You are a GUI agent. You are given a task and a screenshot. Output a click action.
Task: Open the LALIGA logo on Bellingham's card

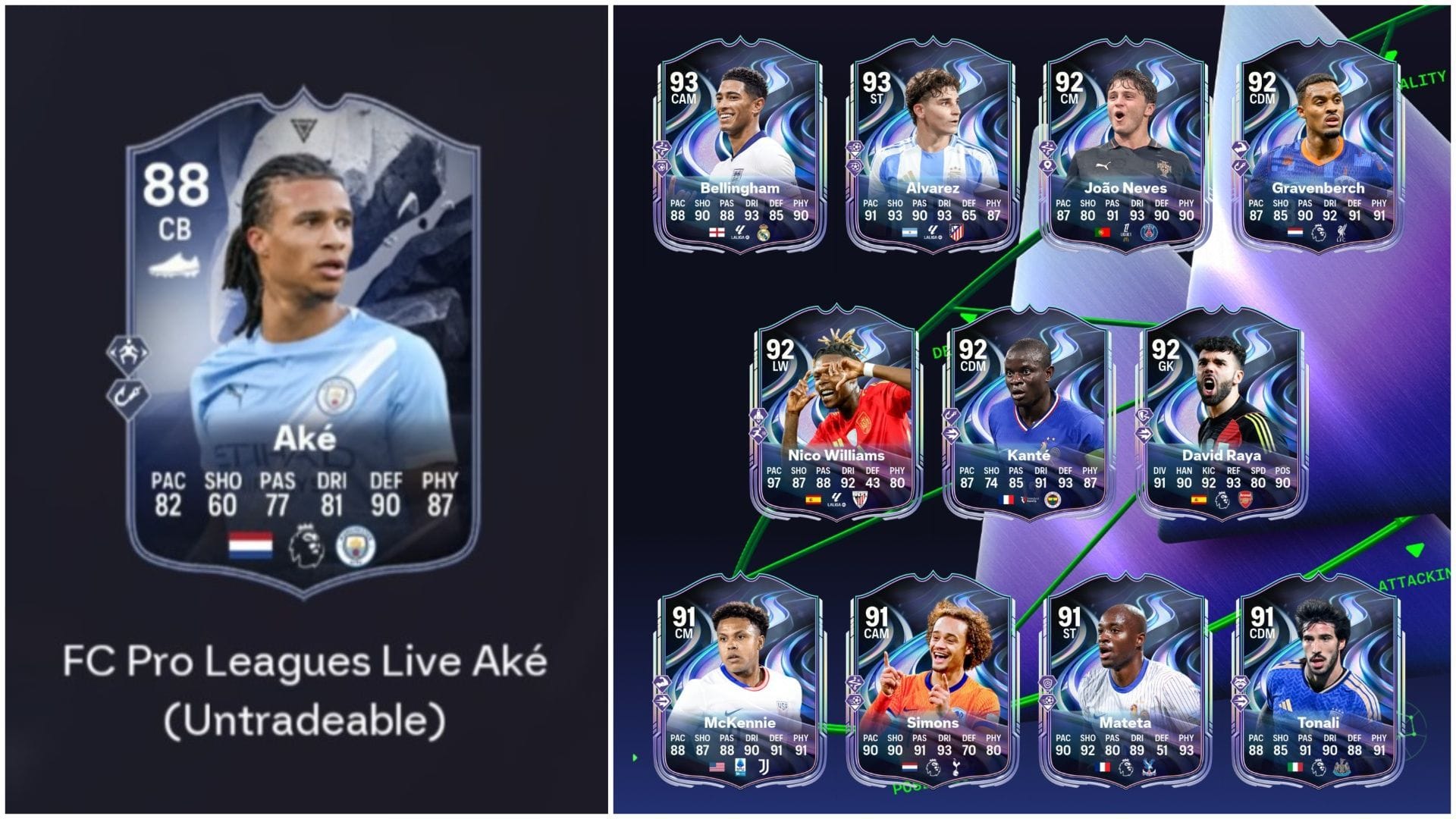click(740, 233)
